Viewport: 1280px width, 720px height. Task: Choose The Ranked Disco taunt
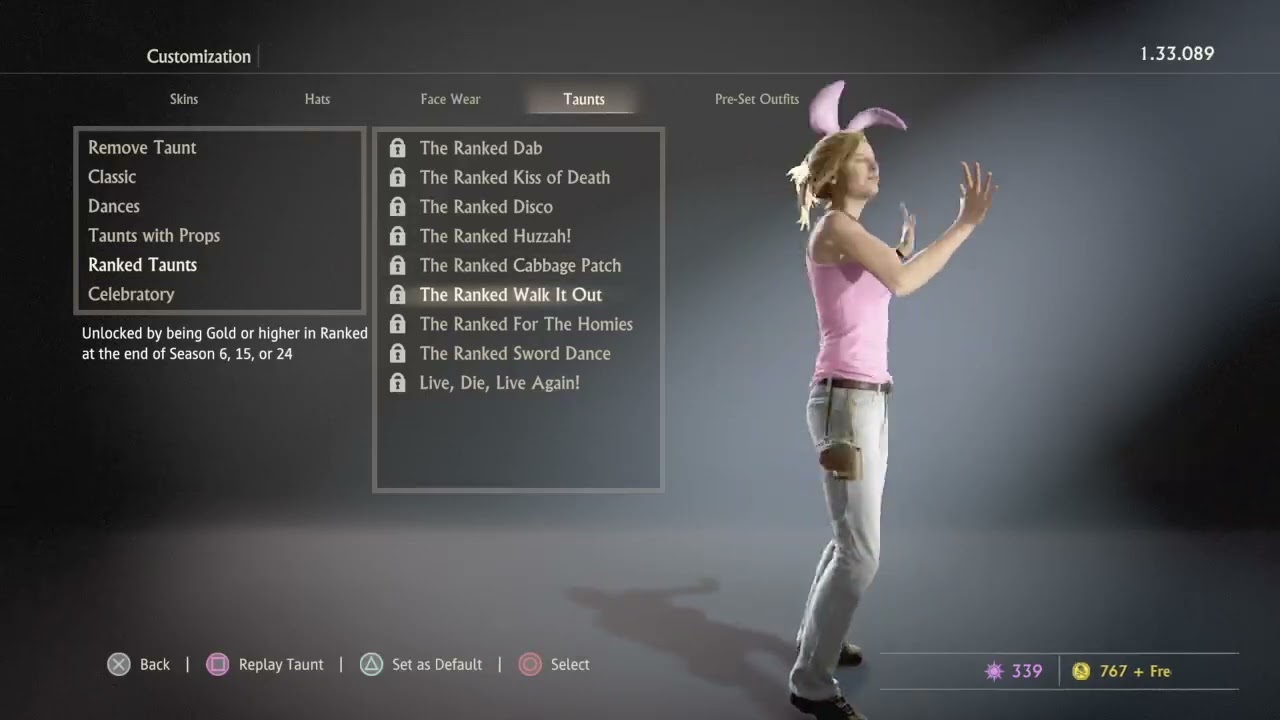click(486, 207)
